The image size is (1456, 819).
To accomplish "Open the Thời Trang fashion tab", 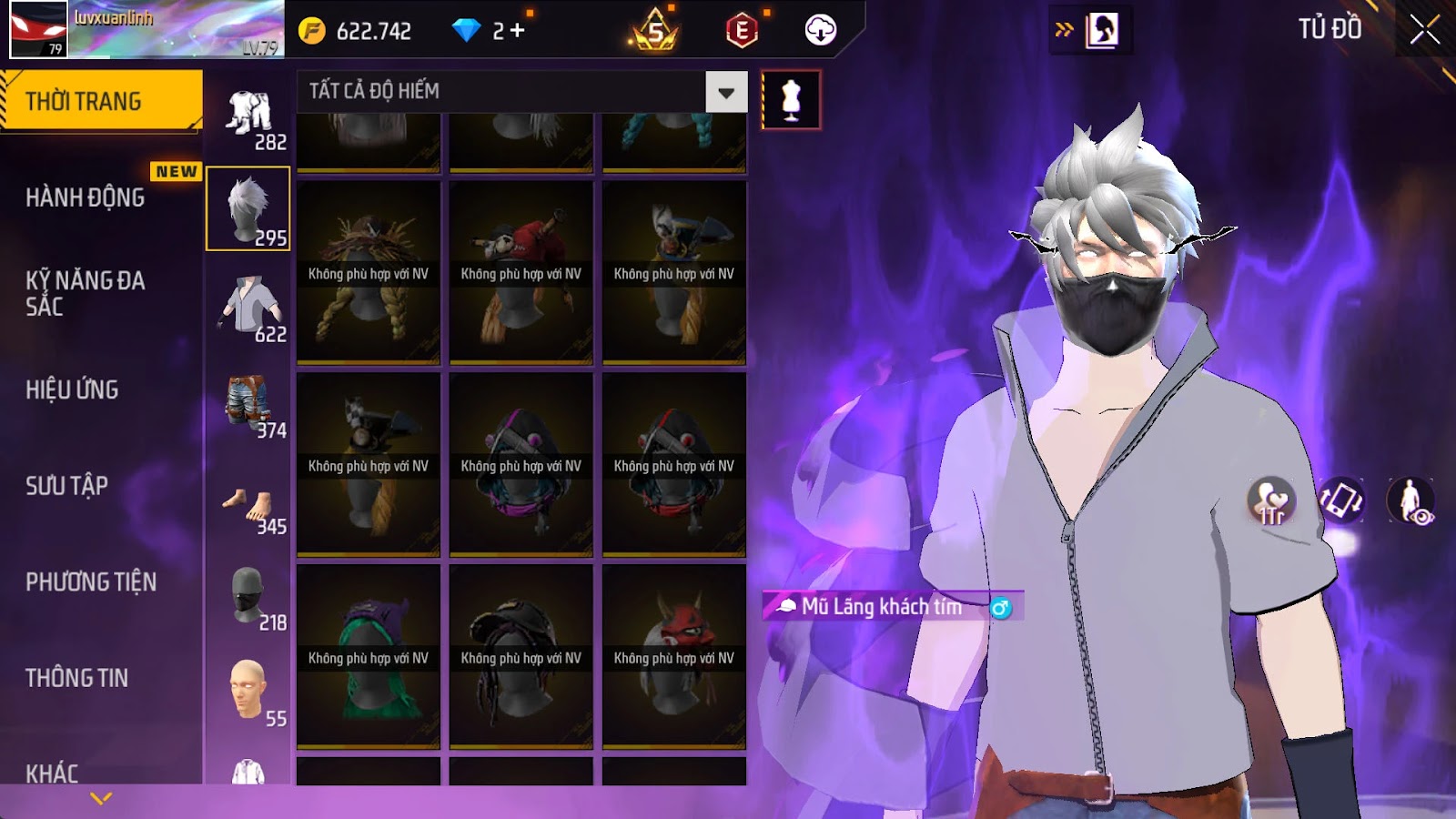I will (100, 101).
